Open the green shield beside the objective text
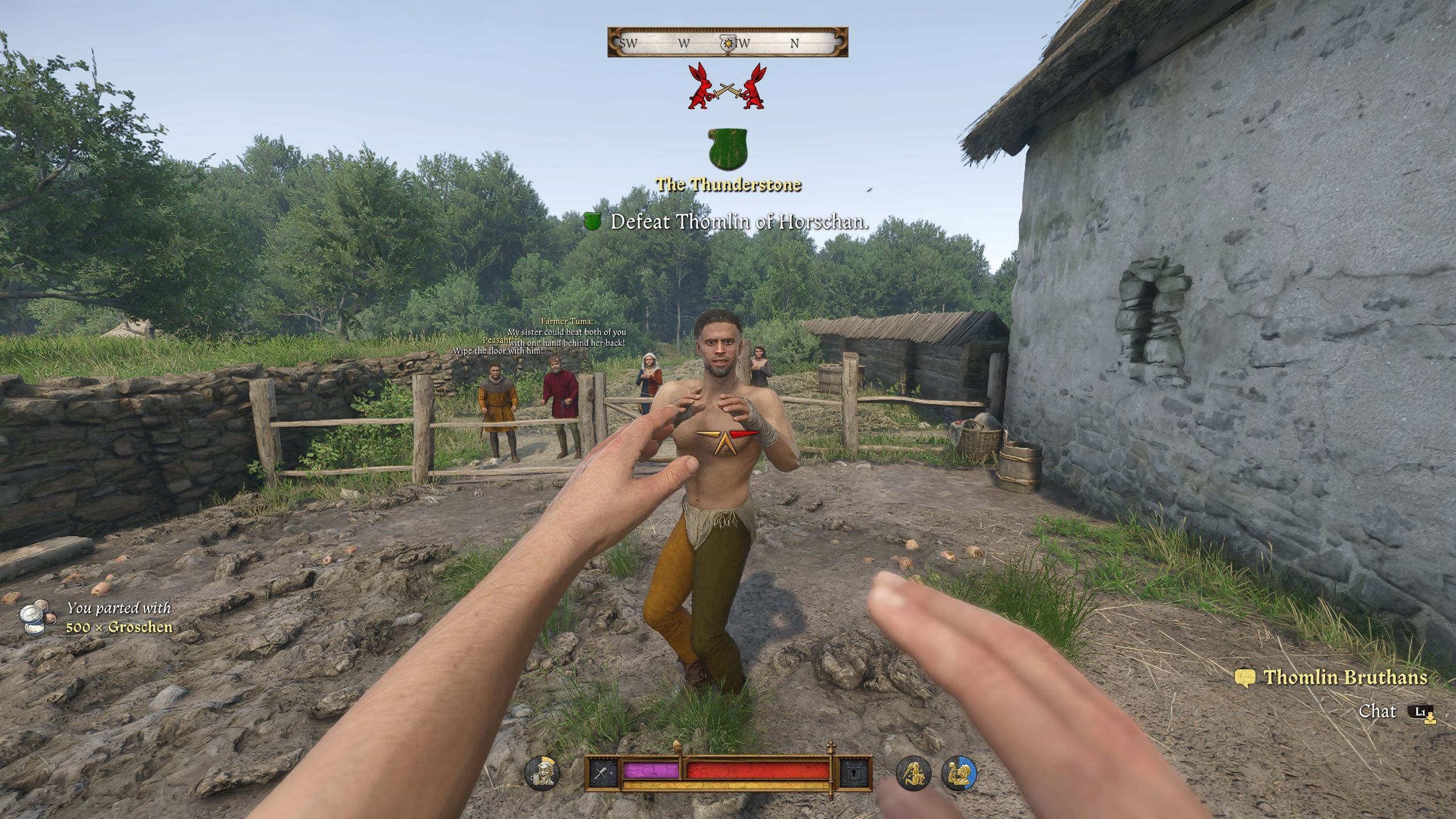1456x819 pixels. click(x=594, y=223)
